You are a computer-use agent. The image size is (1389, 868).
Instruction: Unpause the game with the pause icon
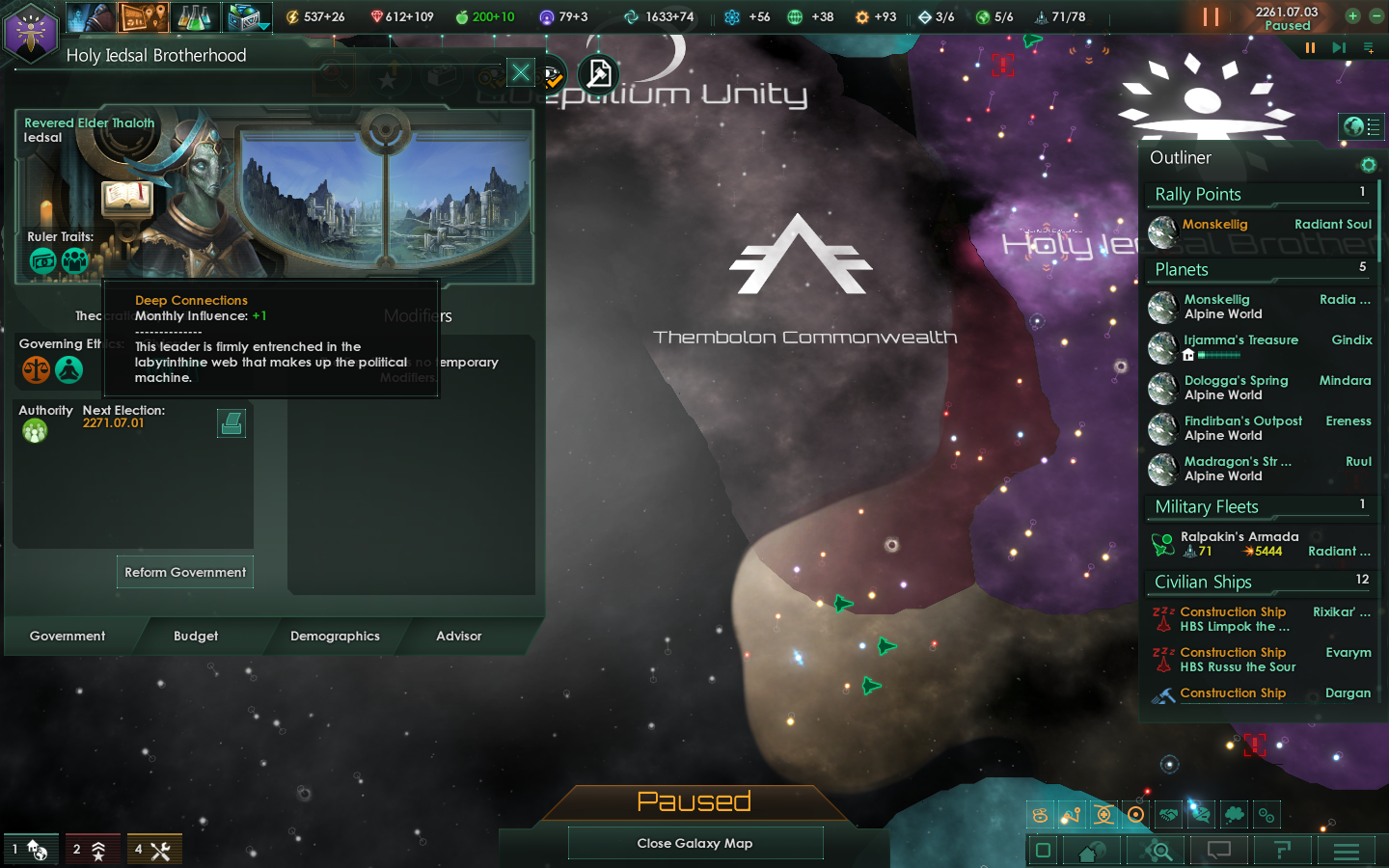[x=1212, y=15]
